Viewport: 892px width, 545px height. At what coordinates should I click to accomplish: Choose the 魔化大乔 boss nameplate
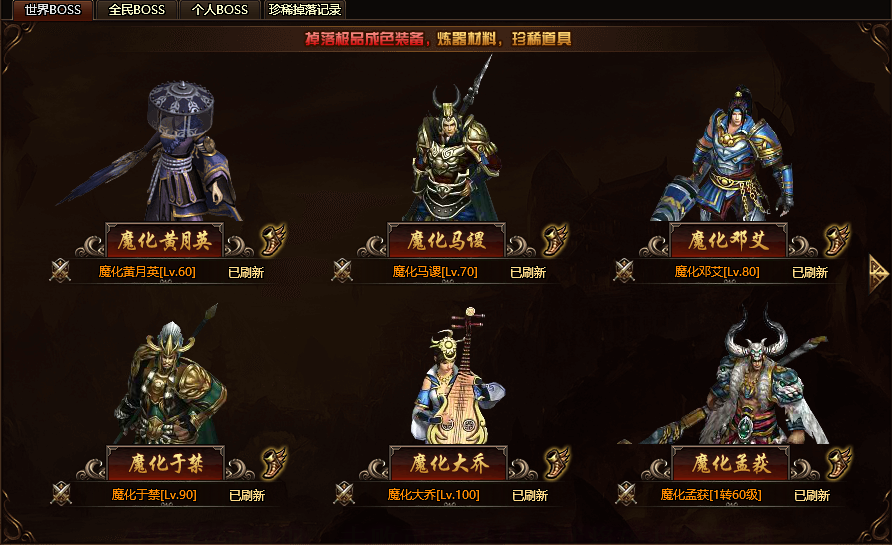446,463
